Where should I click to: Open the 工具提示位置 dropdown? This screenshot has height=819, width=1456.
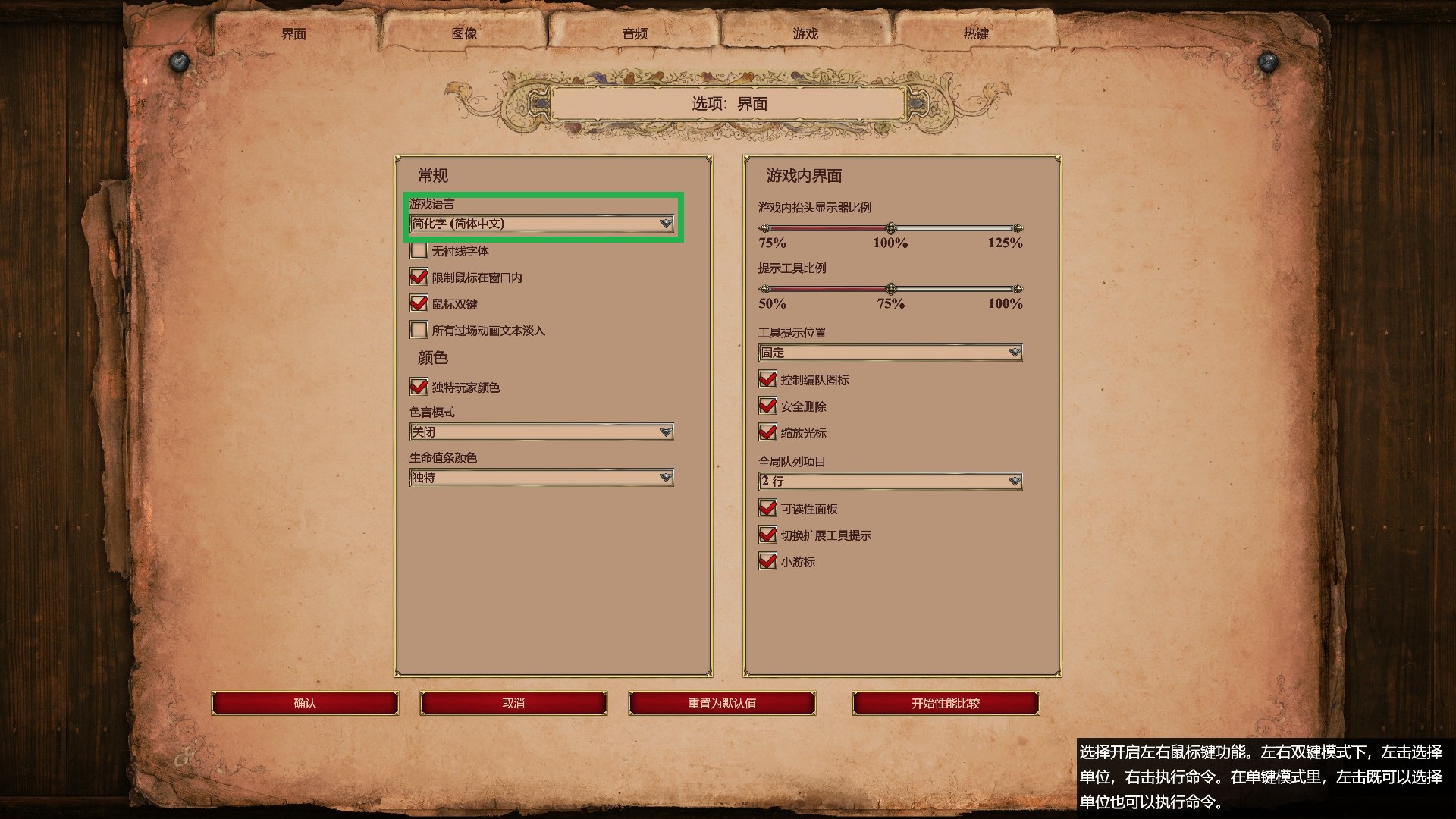pos(890,353)
